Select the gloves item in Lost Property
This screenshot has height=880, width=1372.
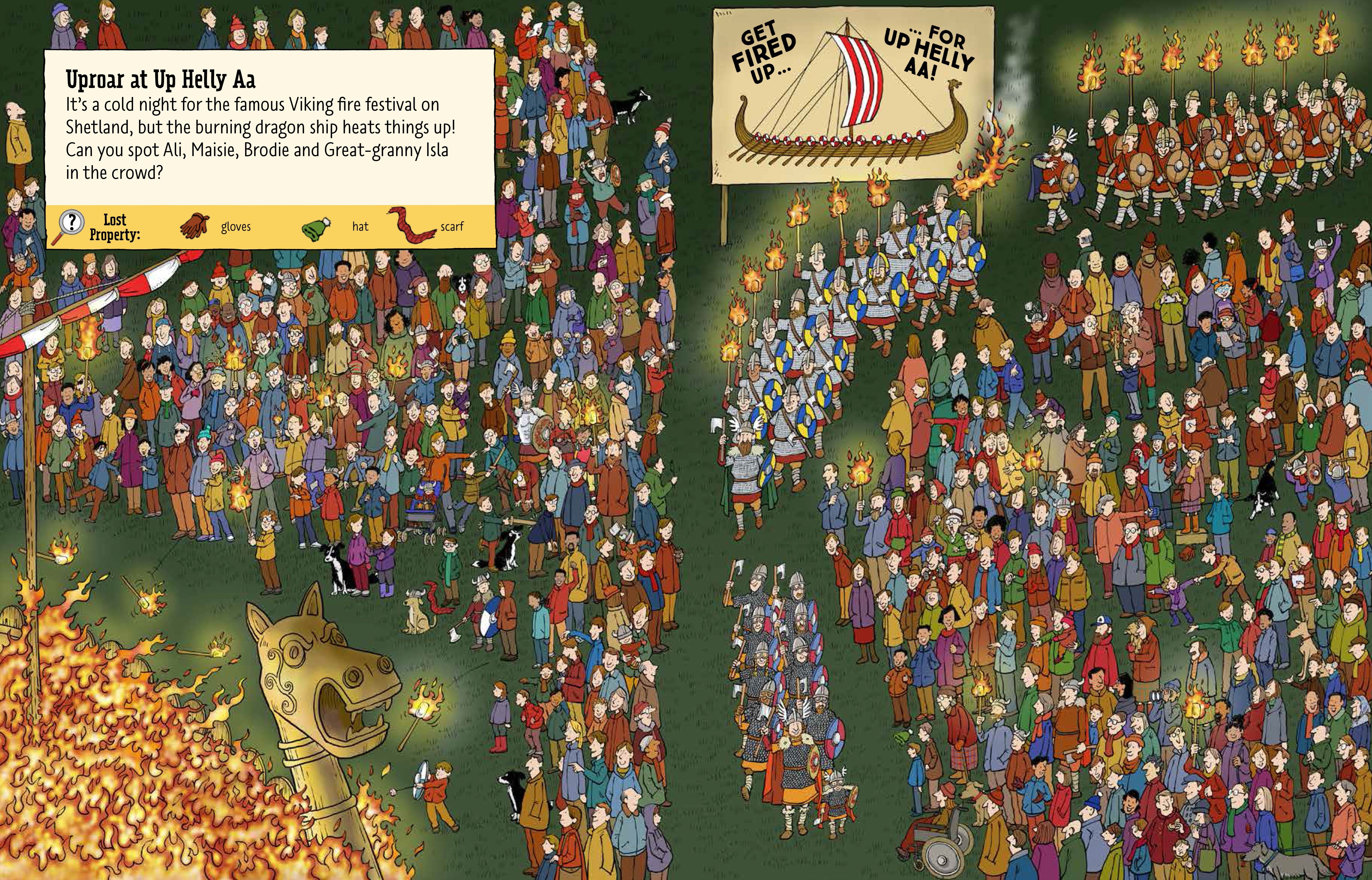pos(195,226)
